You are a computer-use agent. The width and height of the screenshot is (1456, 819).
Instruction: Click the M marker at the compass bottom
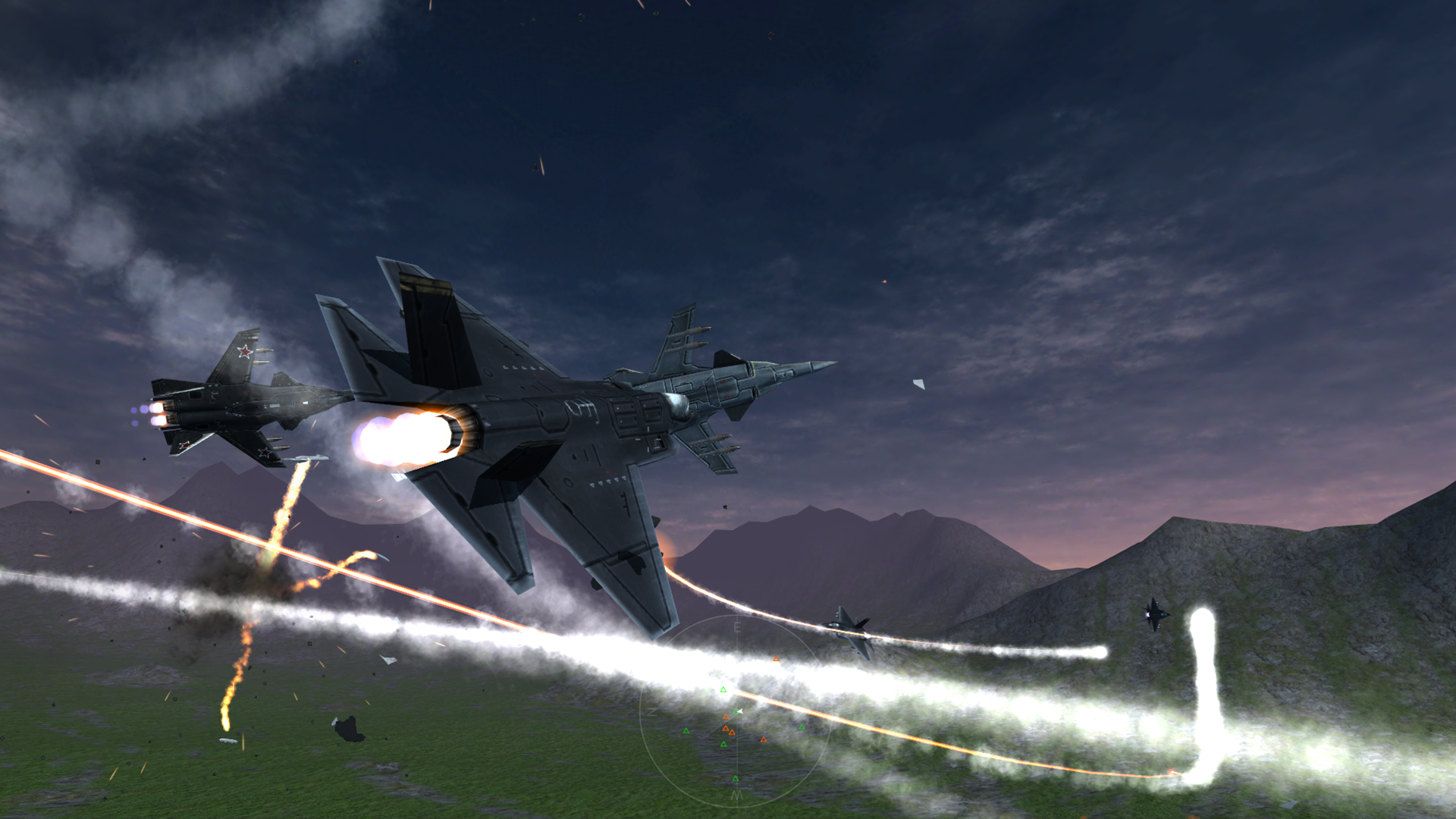click(737, 795)
